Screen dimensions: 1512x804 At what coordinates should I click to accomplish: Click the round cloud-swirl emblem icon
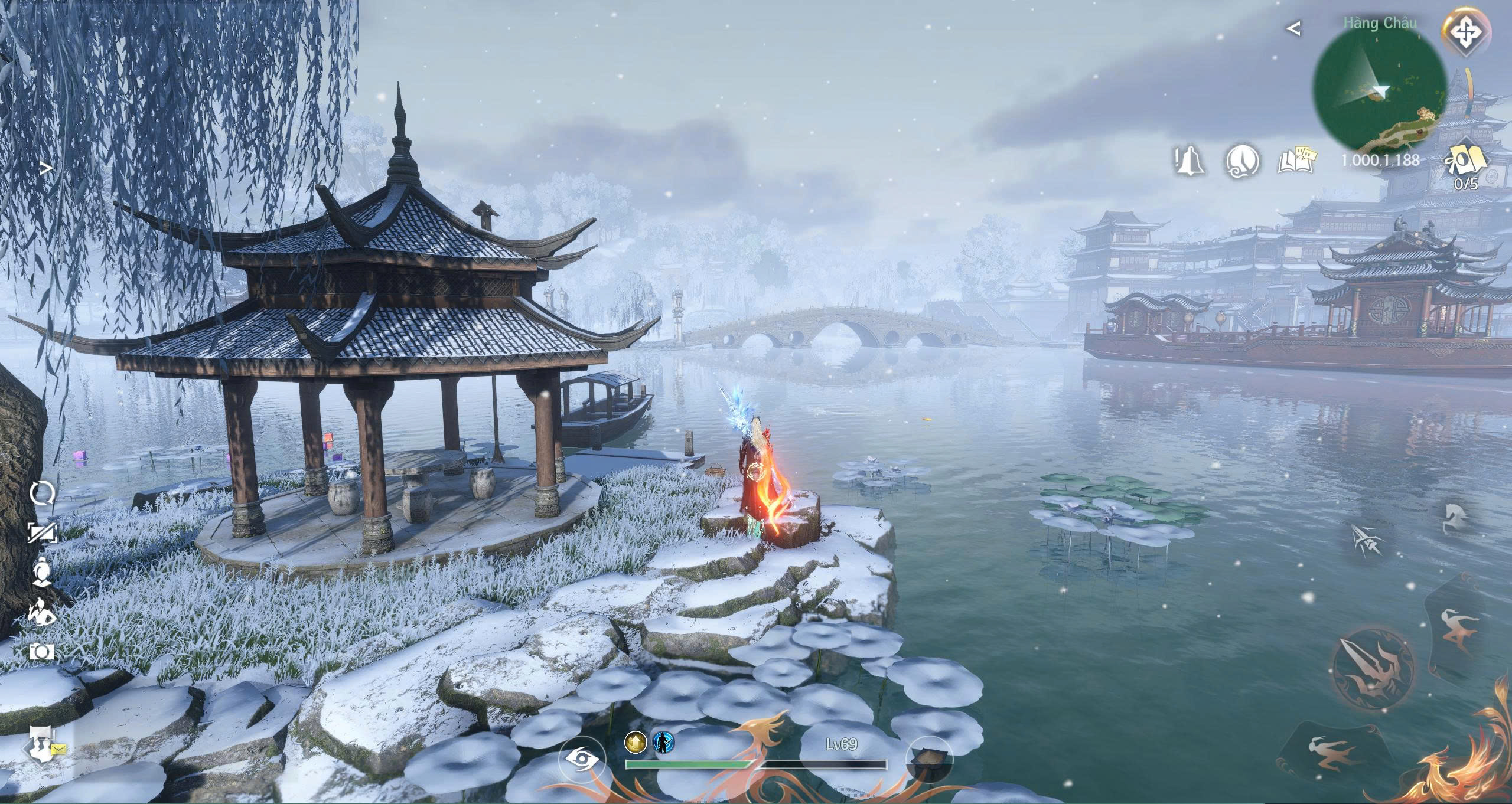click(x=1243, y=161)
